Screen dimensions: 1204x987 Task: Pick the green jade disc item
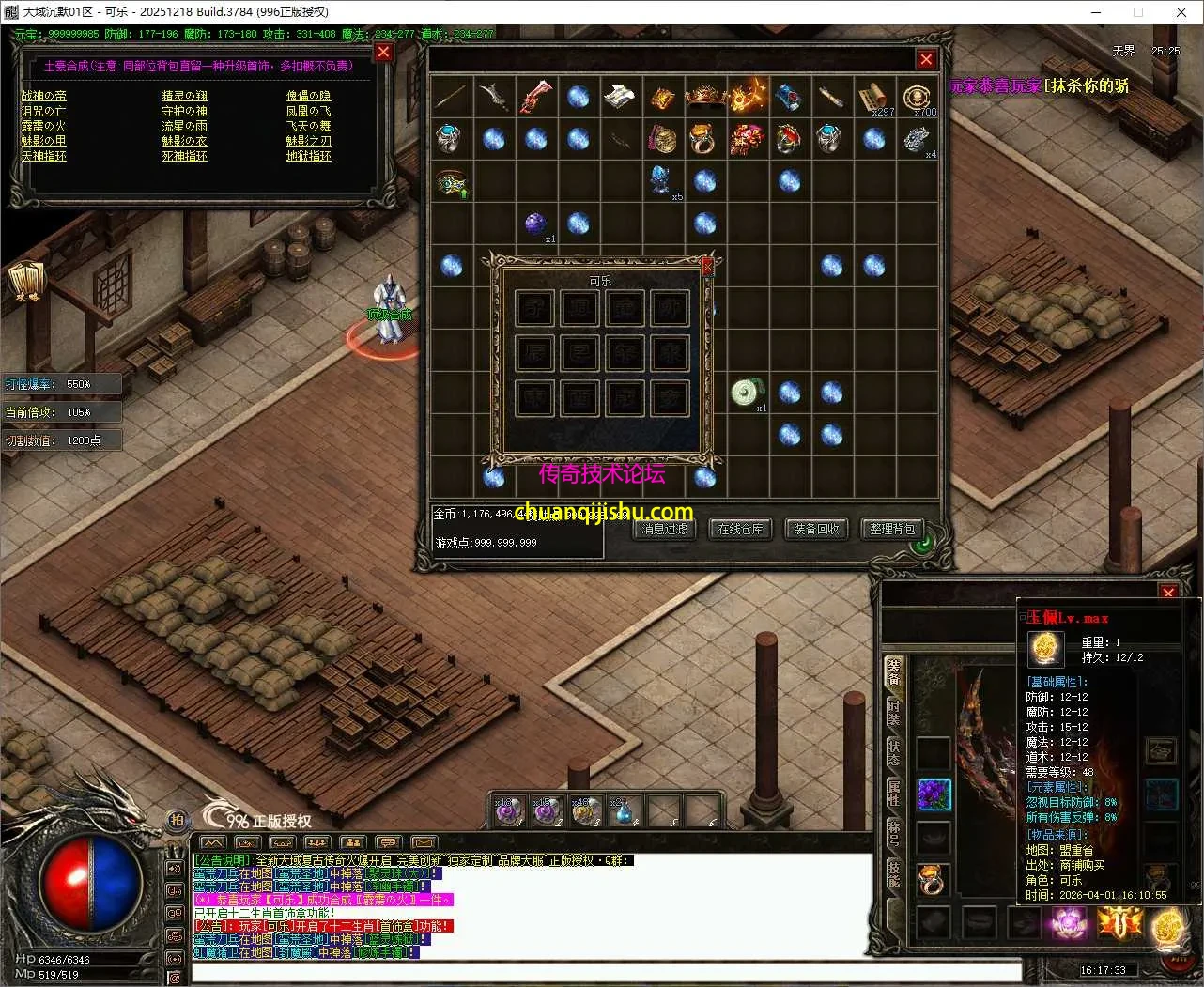(x=747, y=392)
